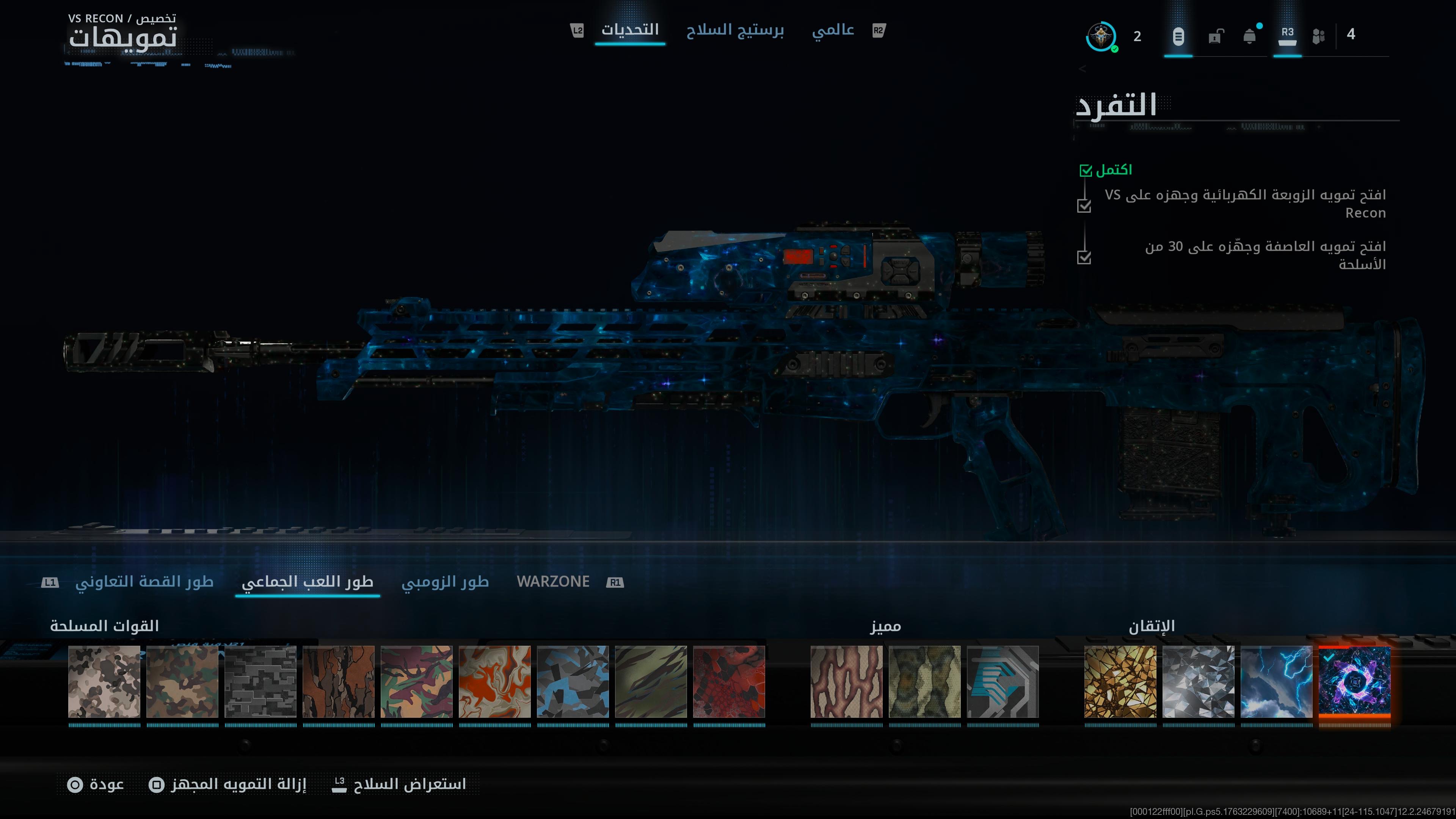Choose the red scales camo swatch

pyautogui.click(x=729, y=682)
